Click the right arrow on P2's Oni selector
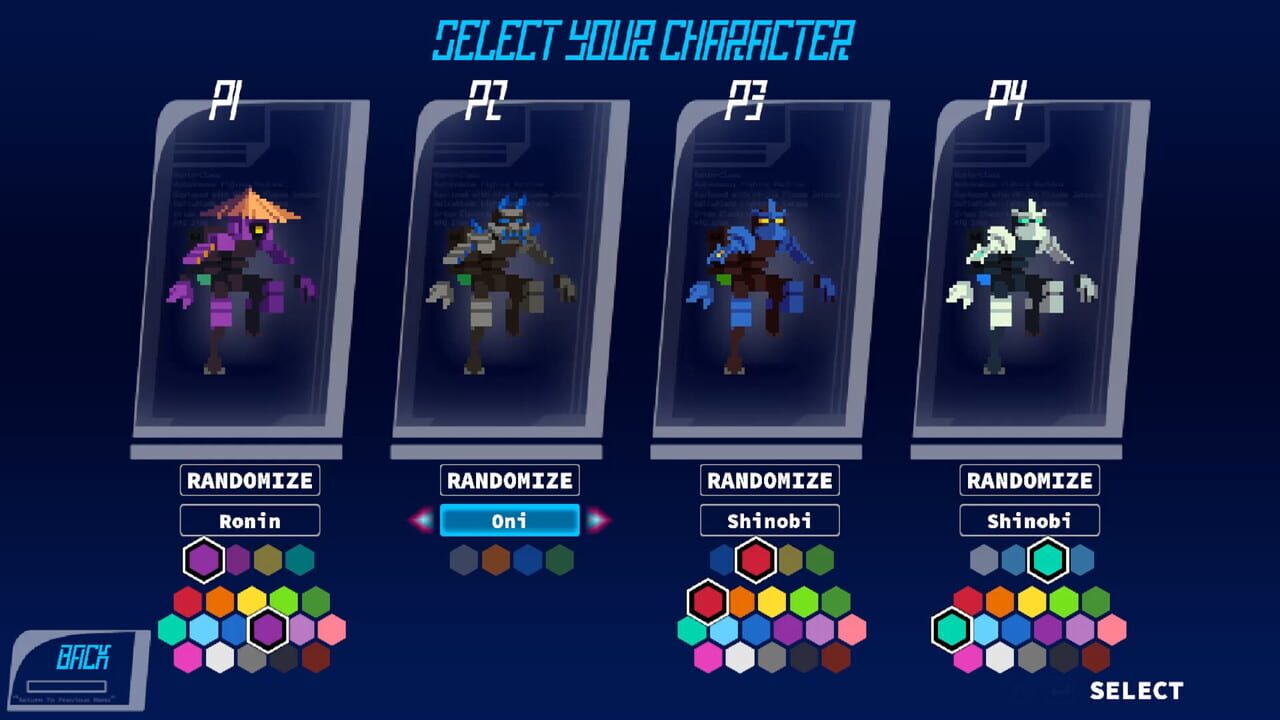This screenshot has height=720, width=1280. click(595, 520)
